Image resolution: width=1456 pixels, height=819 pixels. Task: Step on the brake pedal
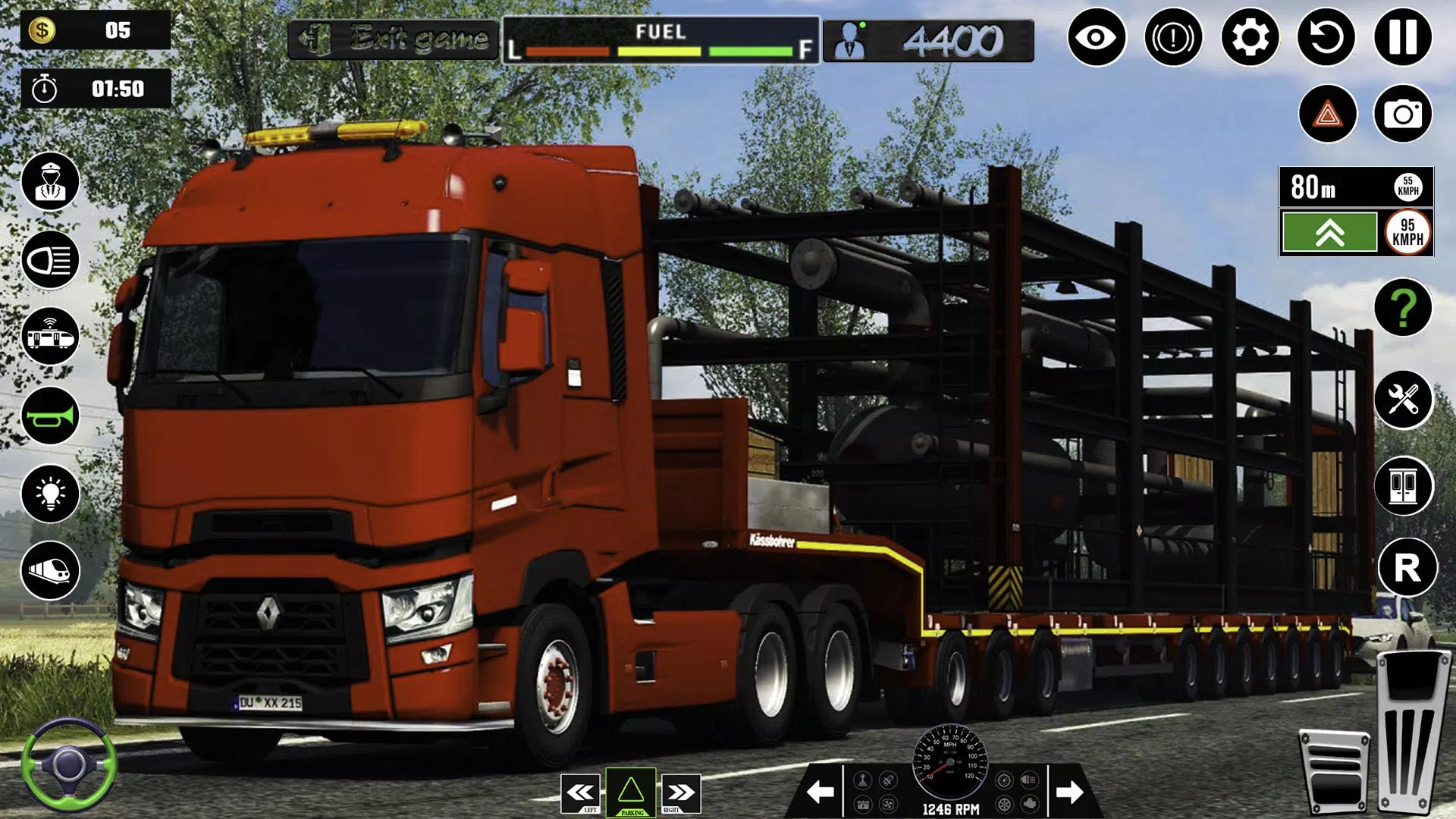(1335, 770)
